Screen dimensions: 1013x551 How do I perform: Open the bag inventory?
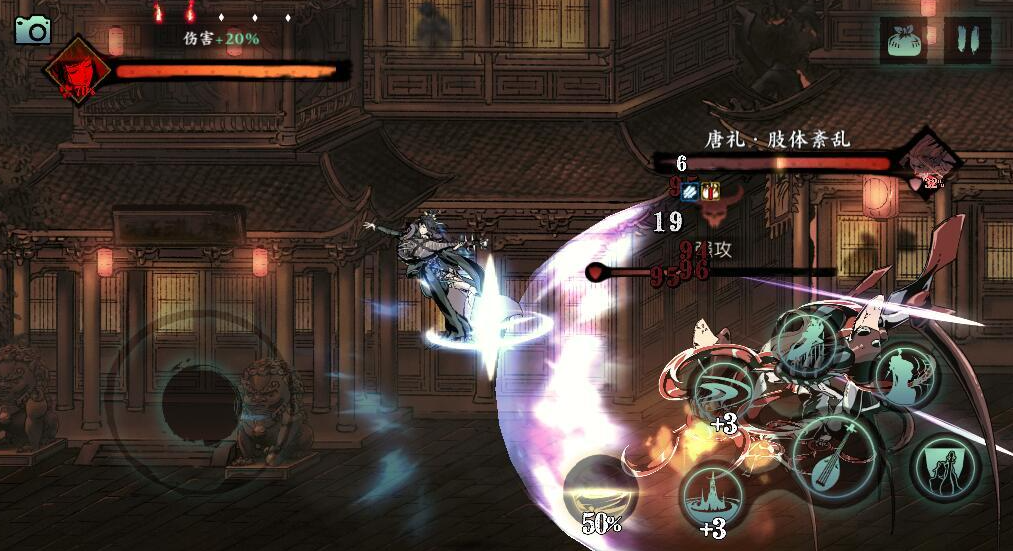[x=903, y=41]
